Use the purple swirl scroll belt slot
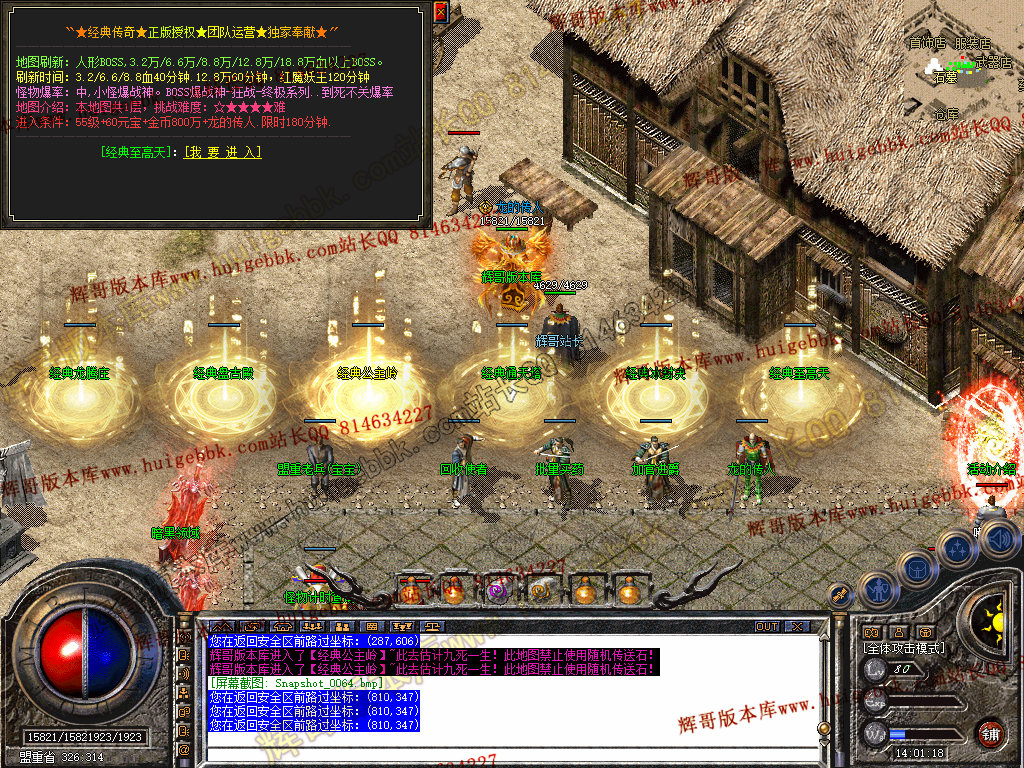Viewport: 1024px width, 768px height. tap(497, 592)
